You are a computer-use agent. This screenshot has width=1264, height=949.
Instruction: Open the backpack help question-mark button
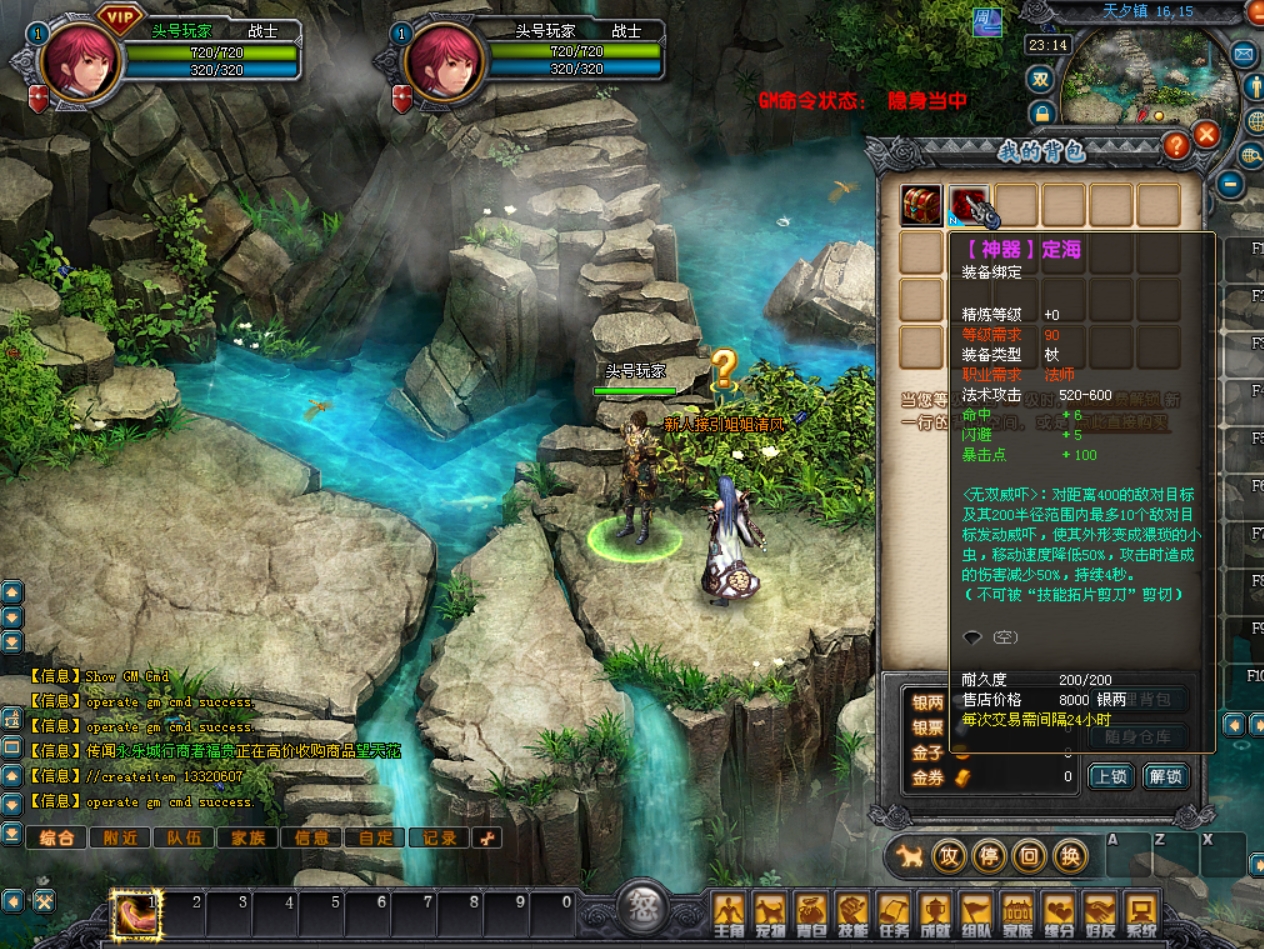[x=1176, y=146]
